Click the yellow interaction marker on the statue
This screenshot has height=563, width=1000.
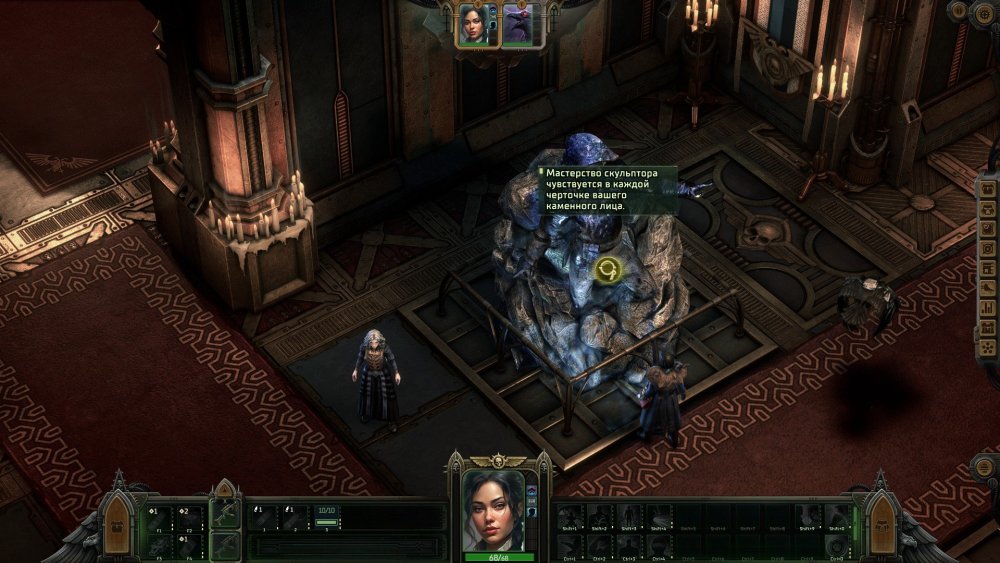606,268
